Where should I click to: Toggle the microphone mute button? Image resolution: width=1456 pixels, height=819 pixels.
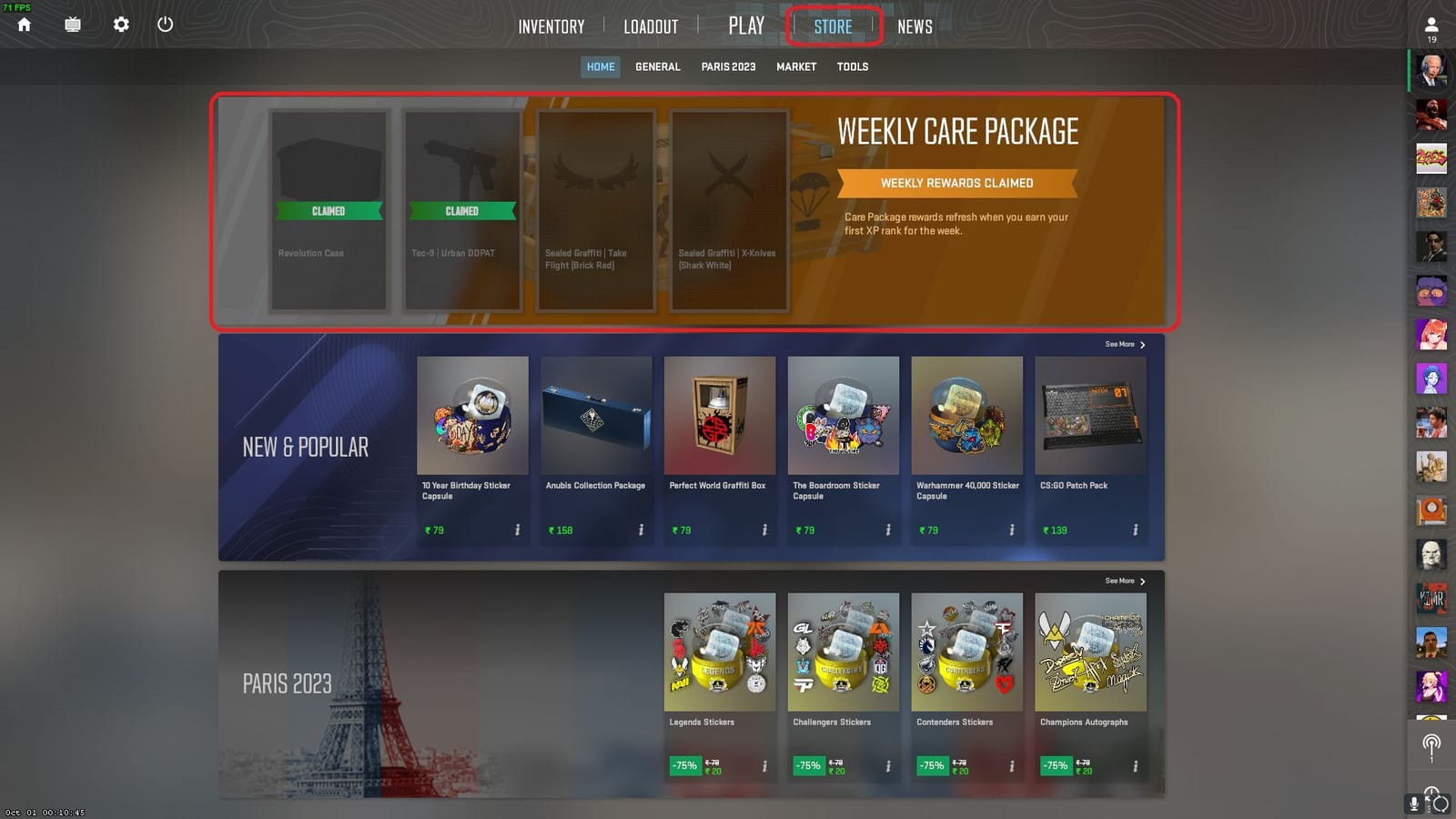pyautogui.click(x=1413, y=804)
